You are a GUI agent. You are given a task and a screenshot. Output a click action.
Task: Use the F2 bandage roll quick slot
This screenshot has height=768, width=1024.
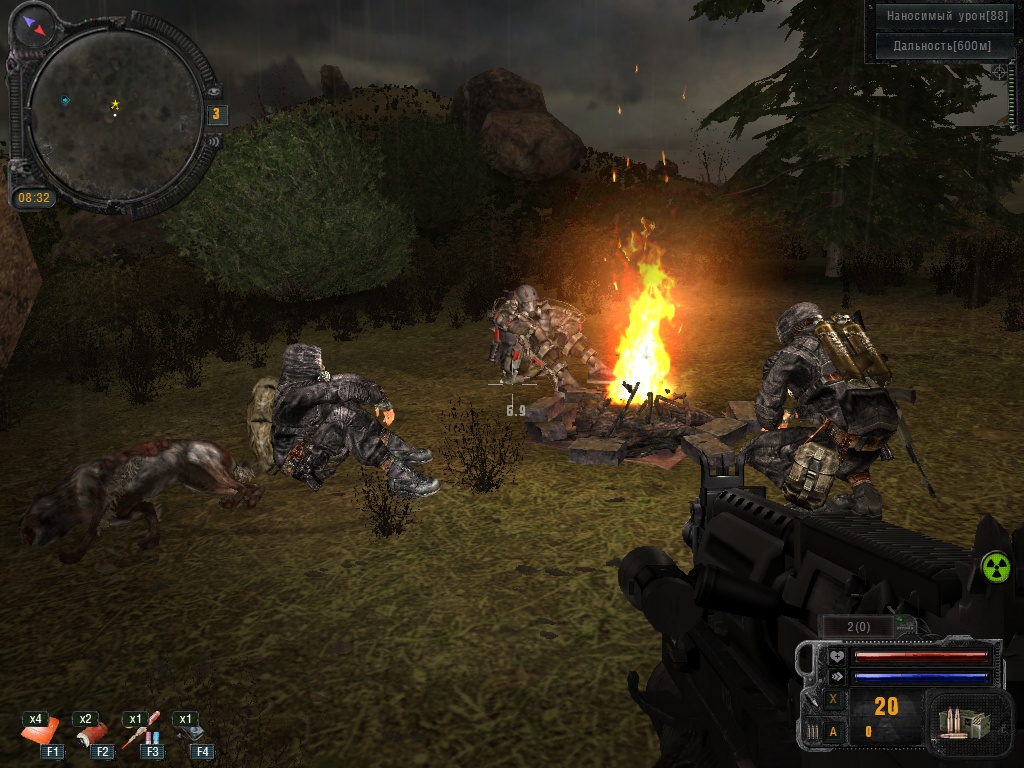pos(94,732)
